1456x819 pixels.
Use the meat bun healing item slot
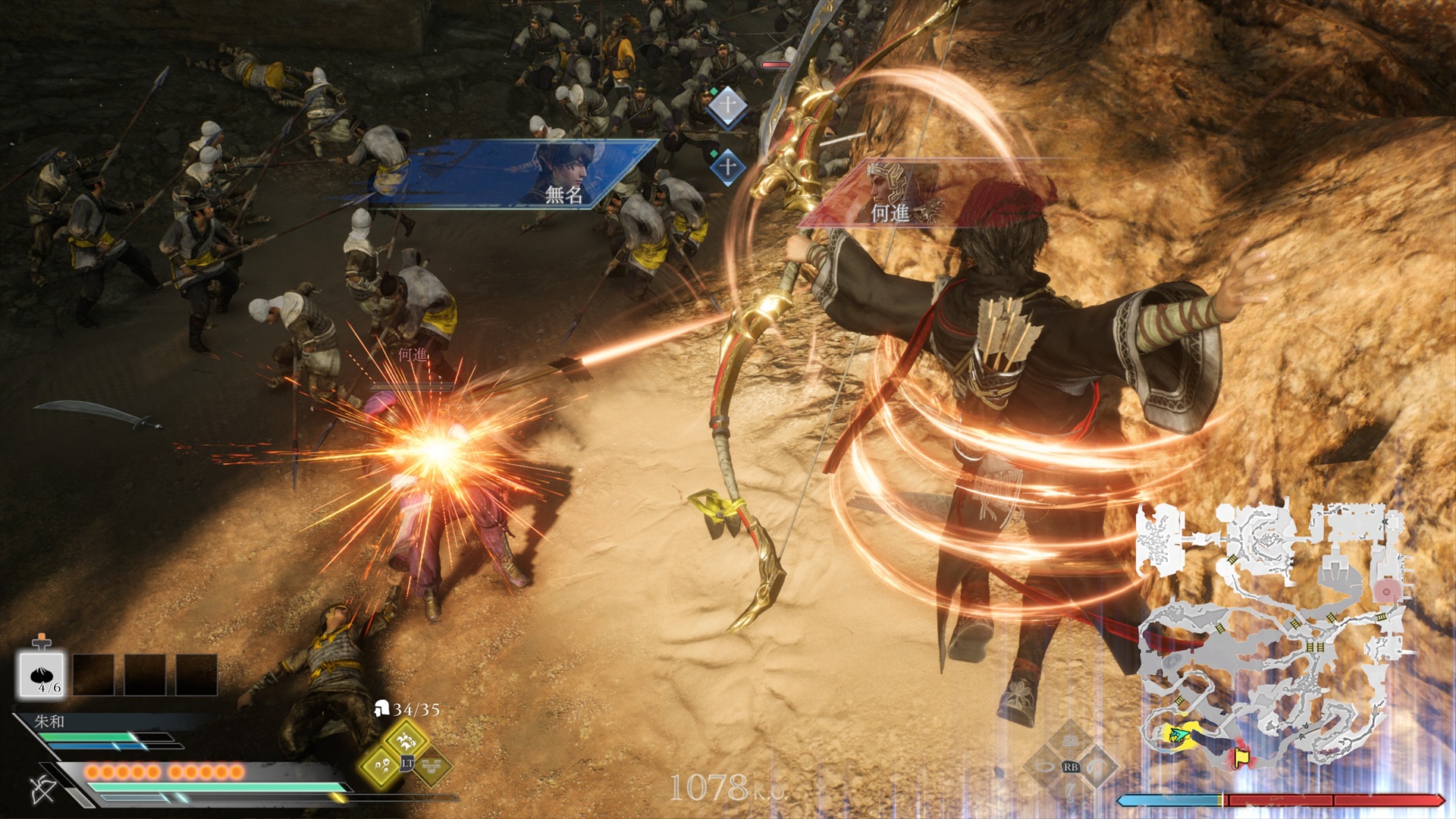[42, 674]
